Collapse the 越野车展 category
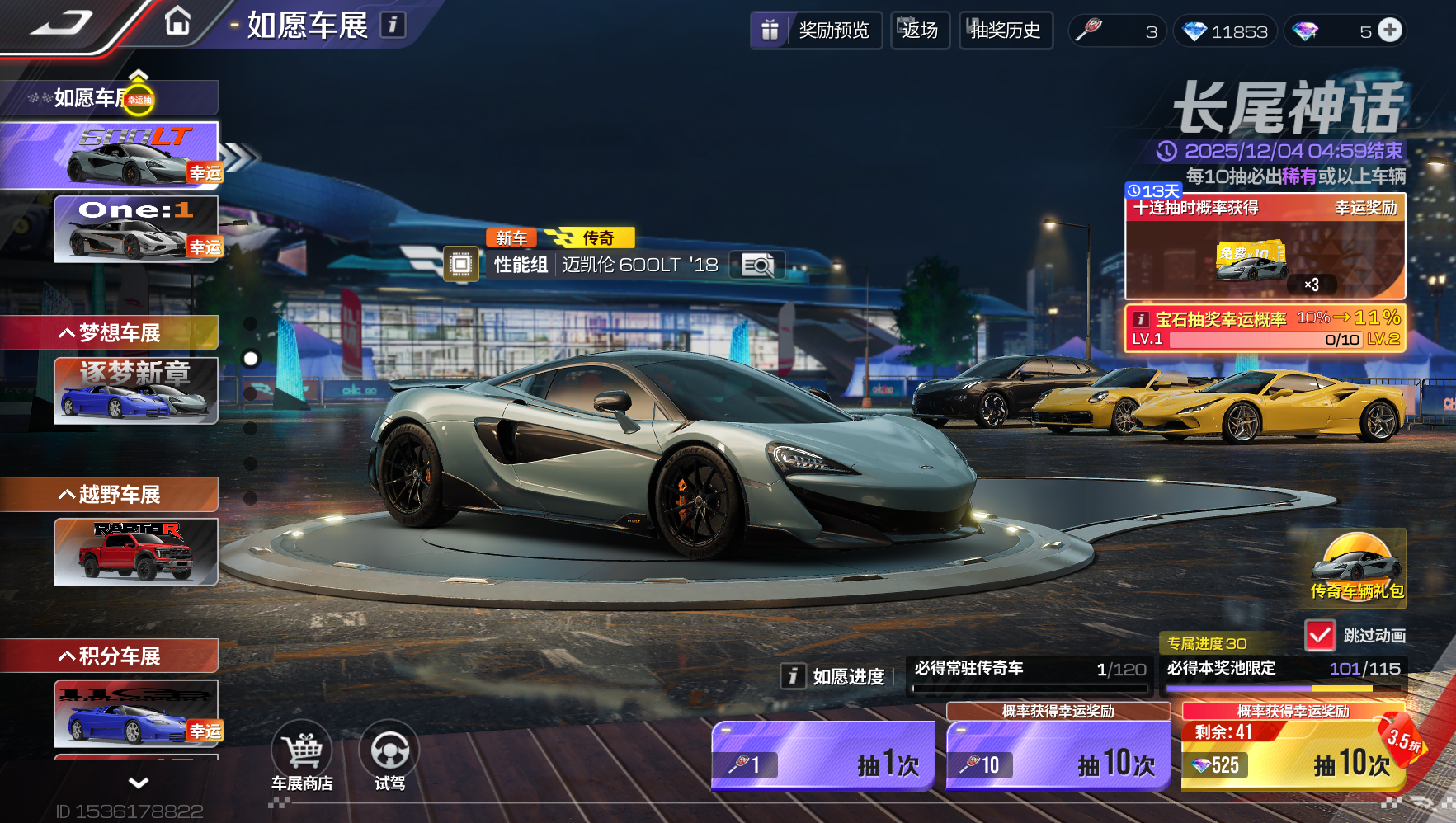Image resolution: width=1456 pixels, height=823 pixels. [x=109, y=495]
